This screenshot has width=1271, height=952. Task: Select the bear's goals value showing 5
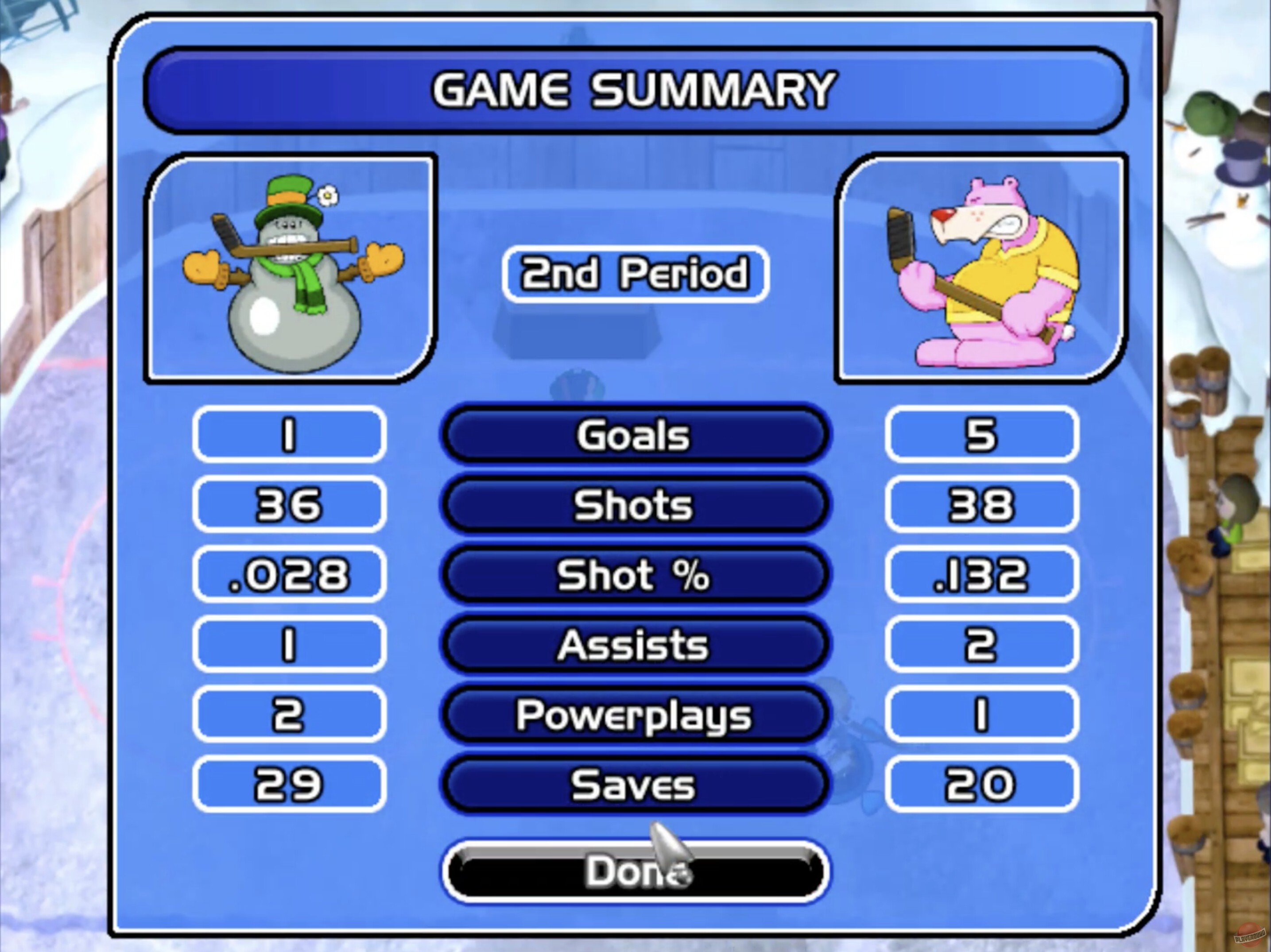[980, 435]
